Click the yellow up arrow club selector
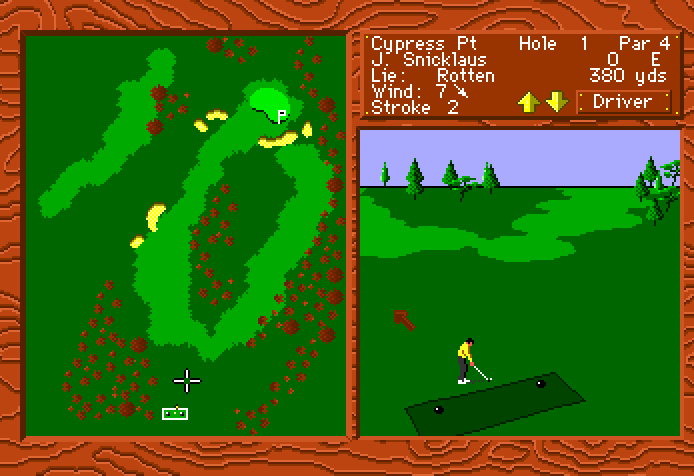This screenshot has height=476, width=694. [x=528, y=101]
